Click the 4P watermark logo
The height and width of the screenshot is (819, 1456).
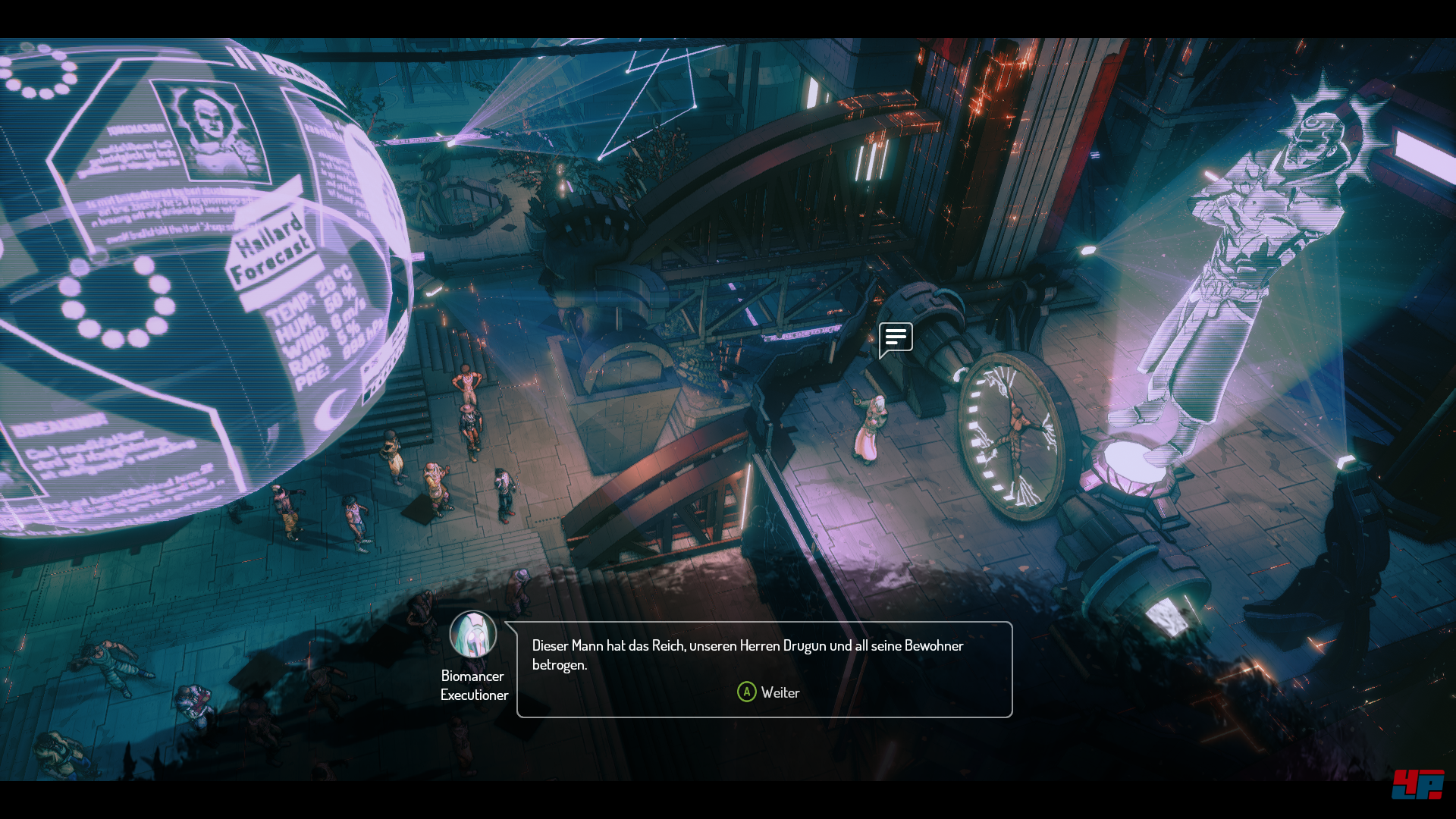point(1417,784)
